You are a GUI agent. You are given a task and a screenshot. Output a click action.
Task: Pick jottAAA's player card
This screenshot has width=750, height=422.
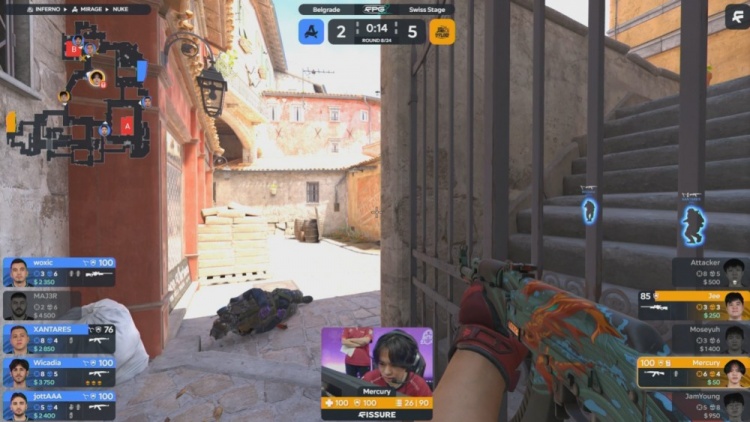click(58, 404)
